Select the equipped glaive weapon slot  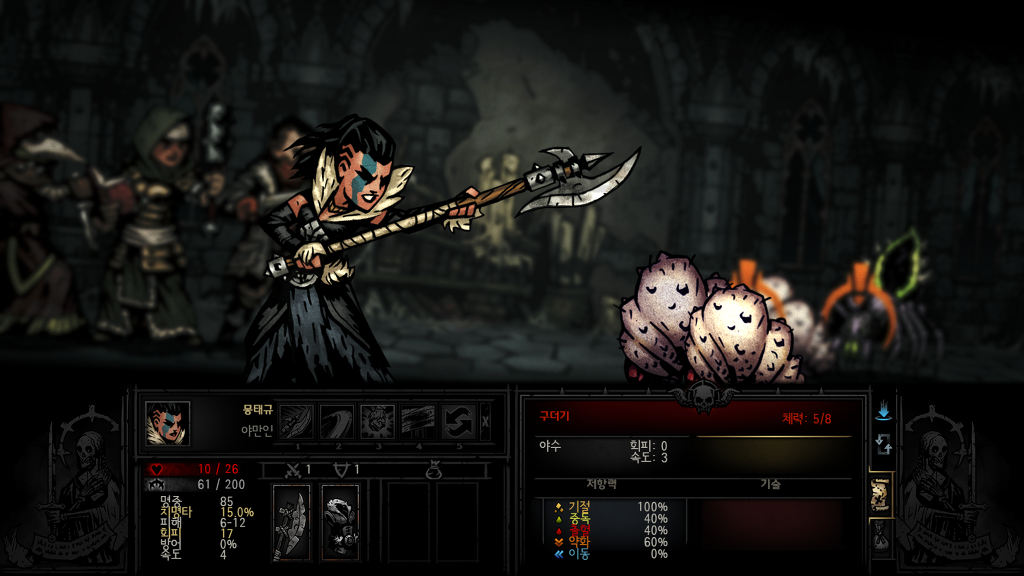[291, 522]
